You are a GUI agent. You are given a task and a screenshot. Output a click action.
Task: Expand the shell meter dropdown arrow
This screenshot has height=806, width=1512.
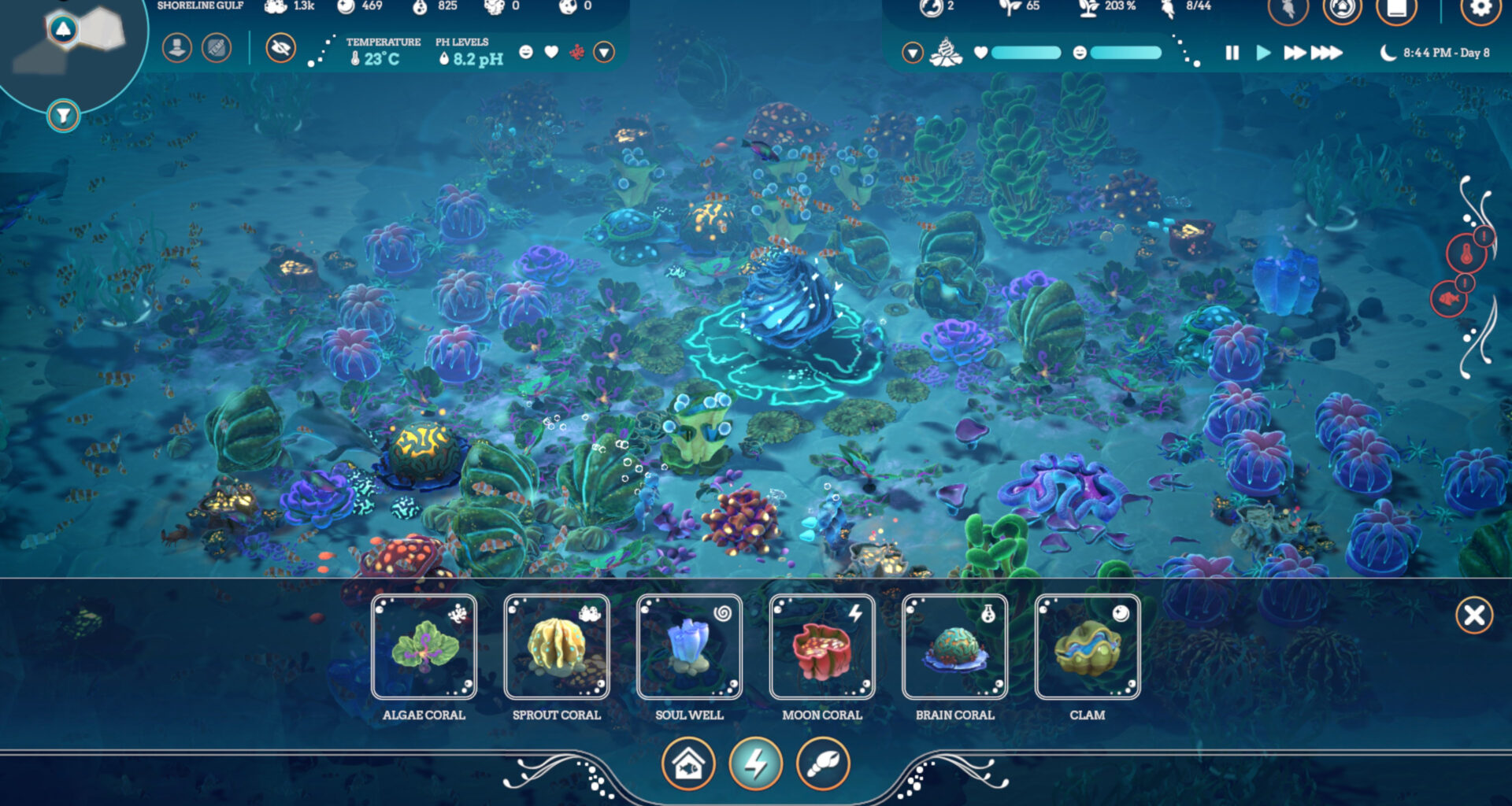[x=913, y=54]
